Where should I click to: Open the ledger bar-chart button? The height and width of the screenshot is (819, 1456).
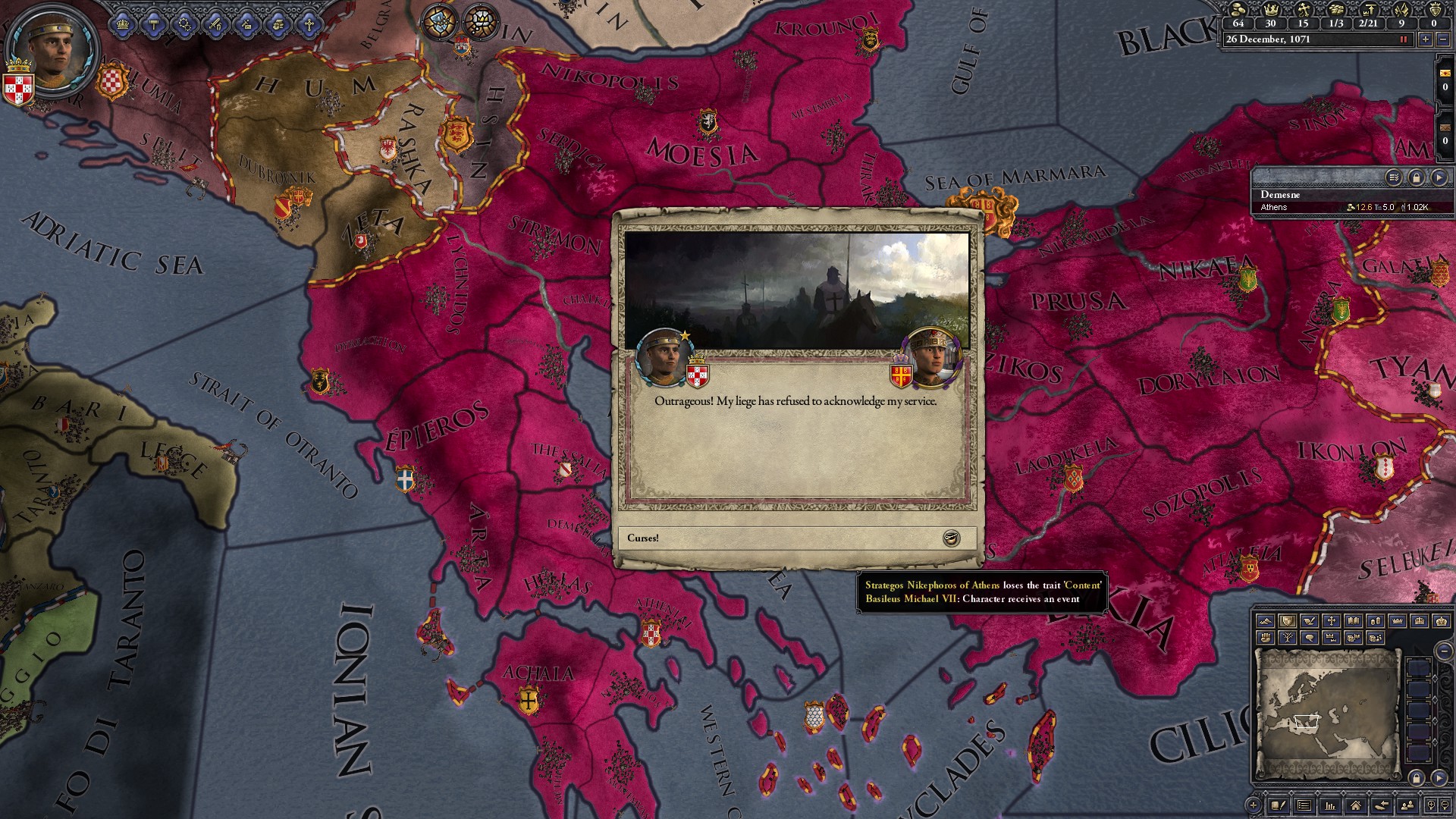pyautogui.click(x=1329, y=805)
